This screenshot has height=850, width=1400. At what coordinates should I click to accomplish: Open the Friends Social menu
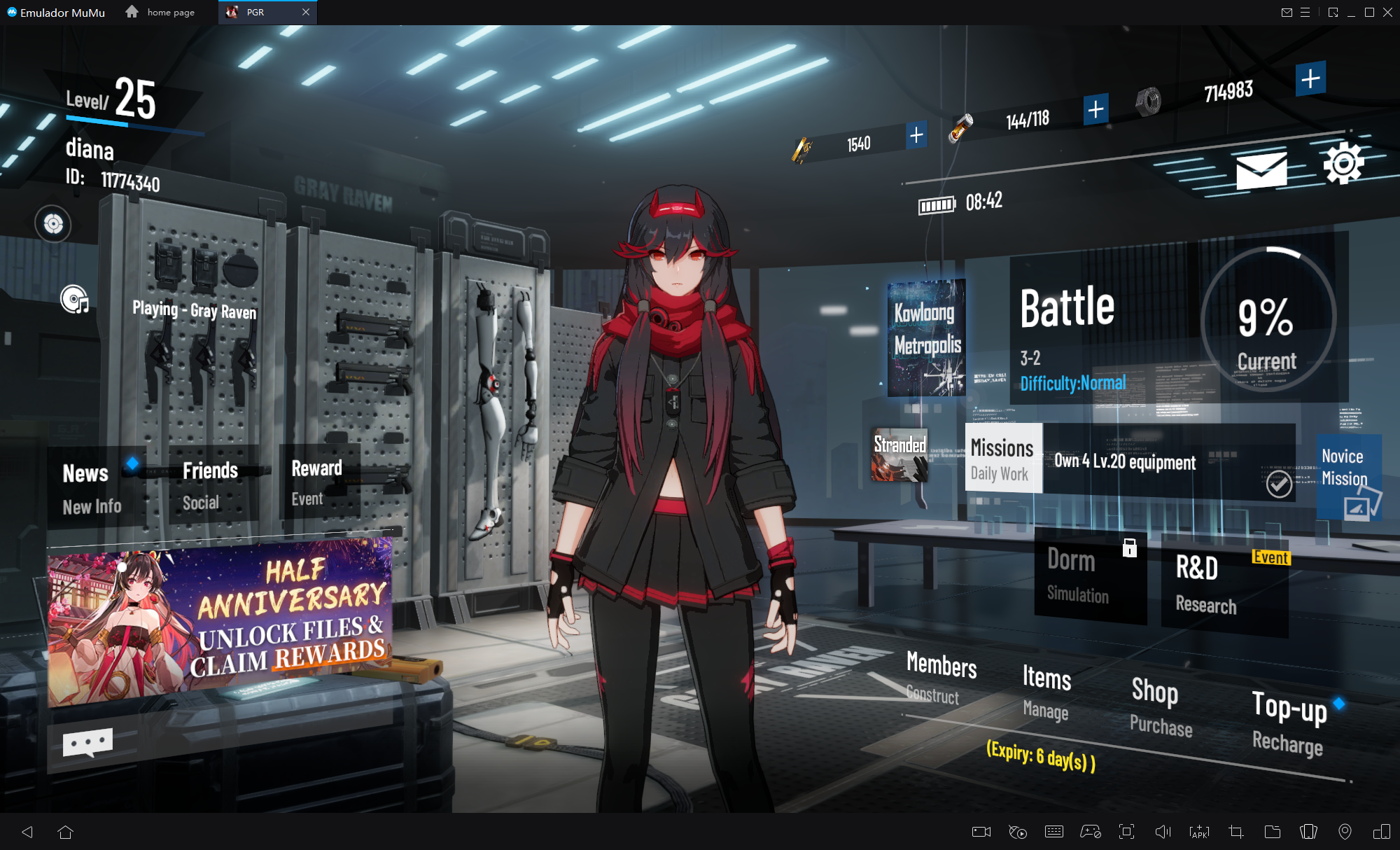tap(210, 485)
